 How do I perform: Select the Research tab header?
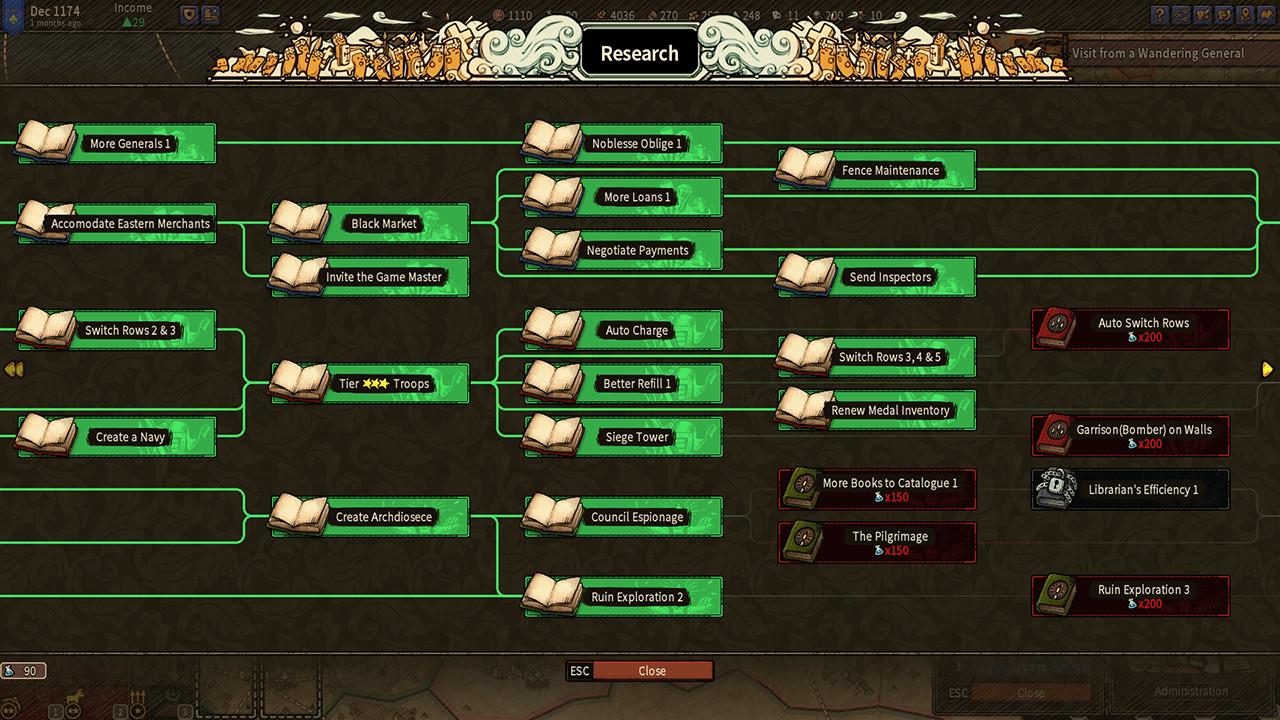click(x=639, y=52)
